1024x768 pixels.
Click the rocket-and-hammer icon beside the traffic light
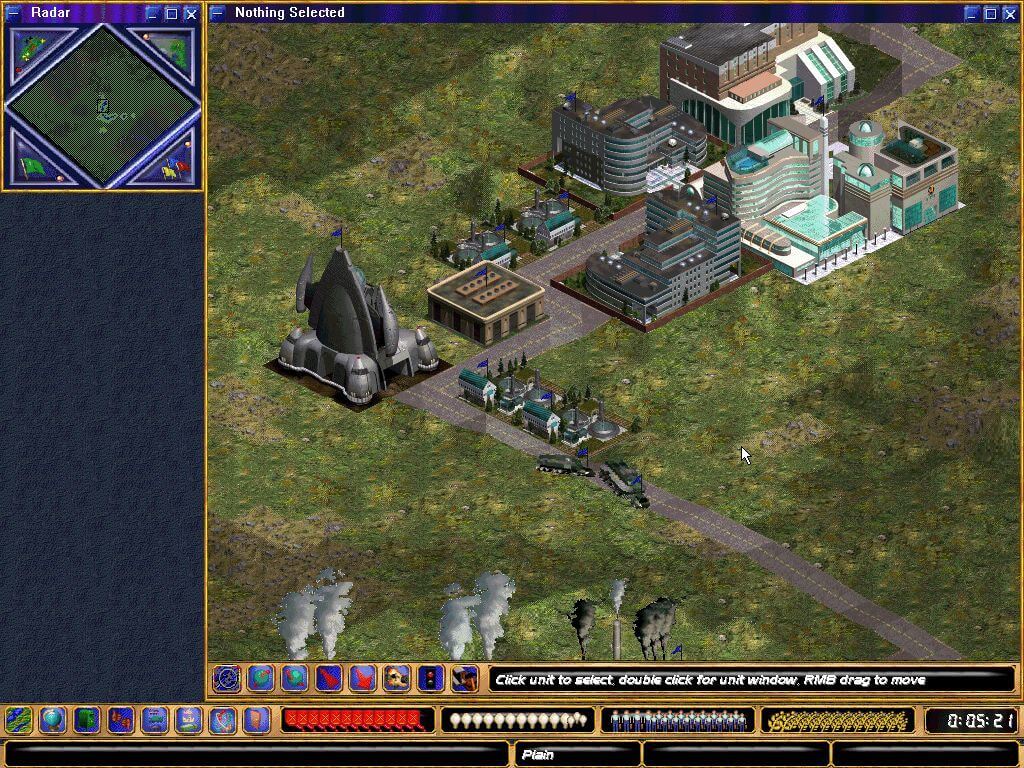[464, 679]
